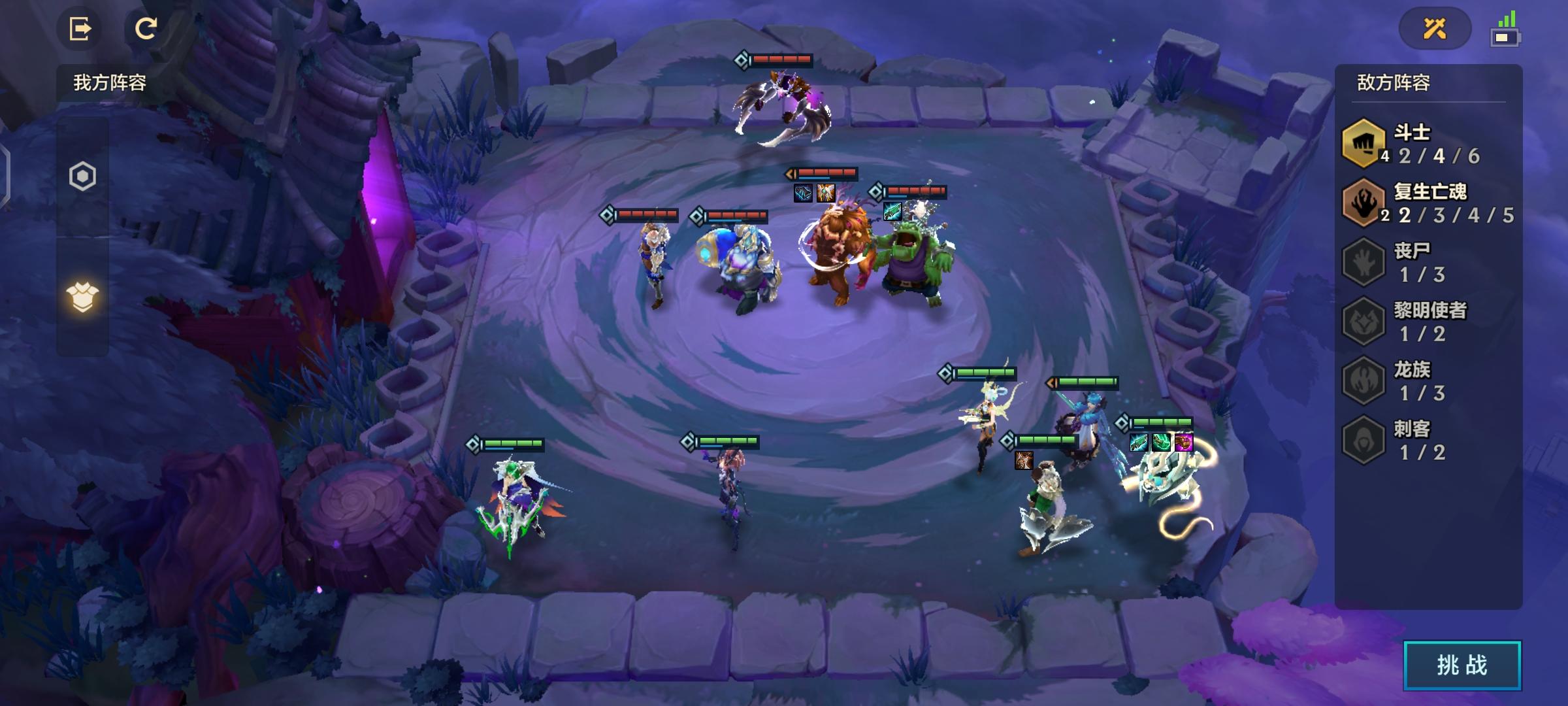Reset the board with the refresh arrow

point(146,29)
